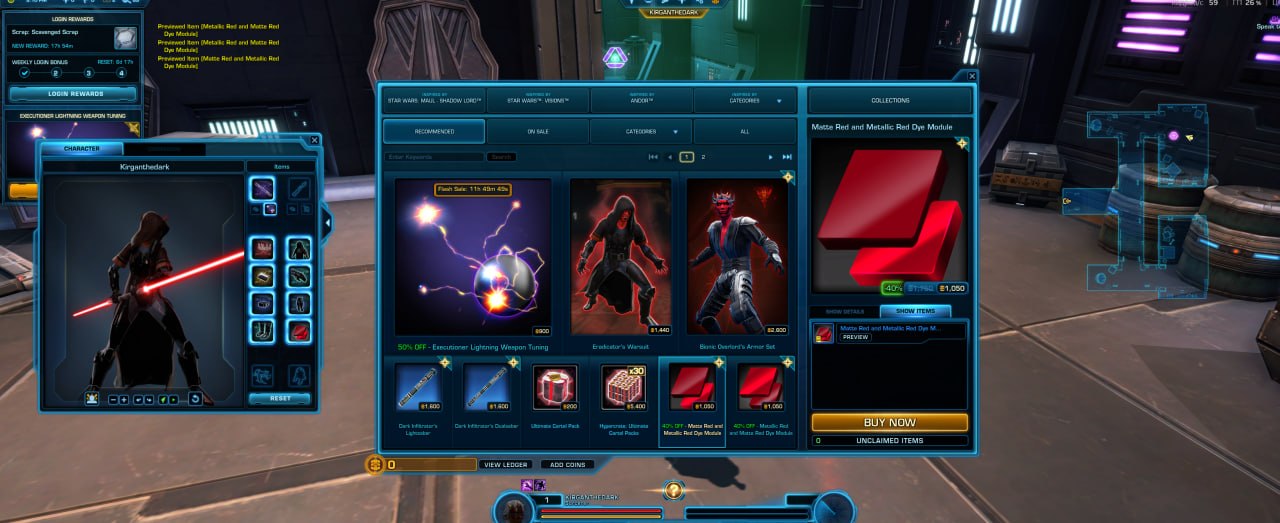
Task: Click the Preview button for the dye module
Action: tap(854, 337)
